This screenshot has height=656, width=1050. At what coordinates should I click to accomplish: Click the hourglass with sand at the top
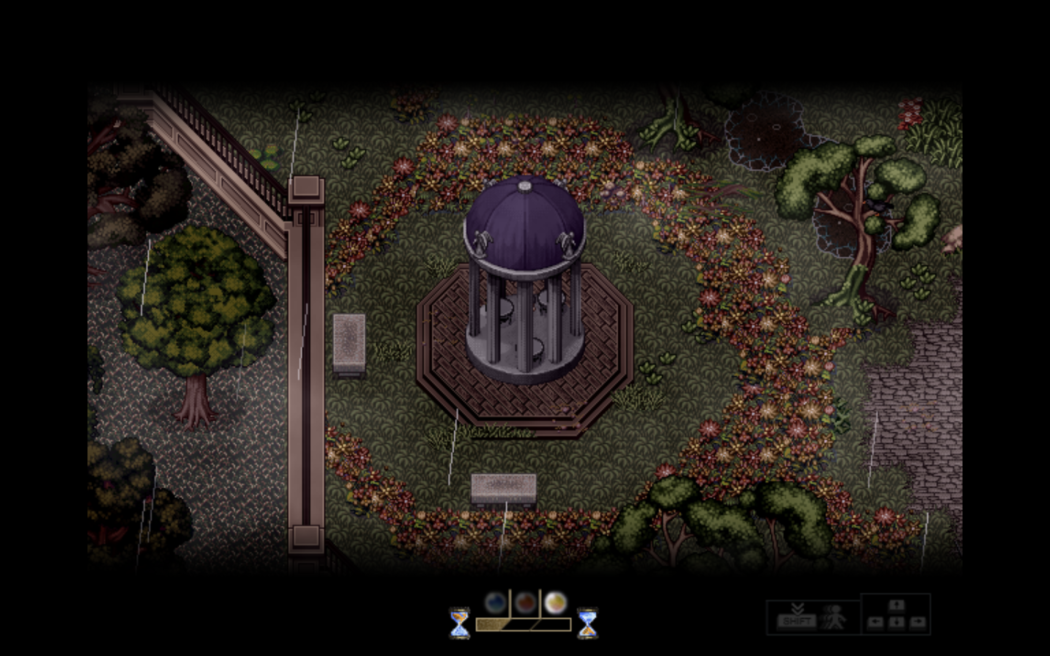tap(459, 623)
